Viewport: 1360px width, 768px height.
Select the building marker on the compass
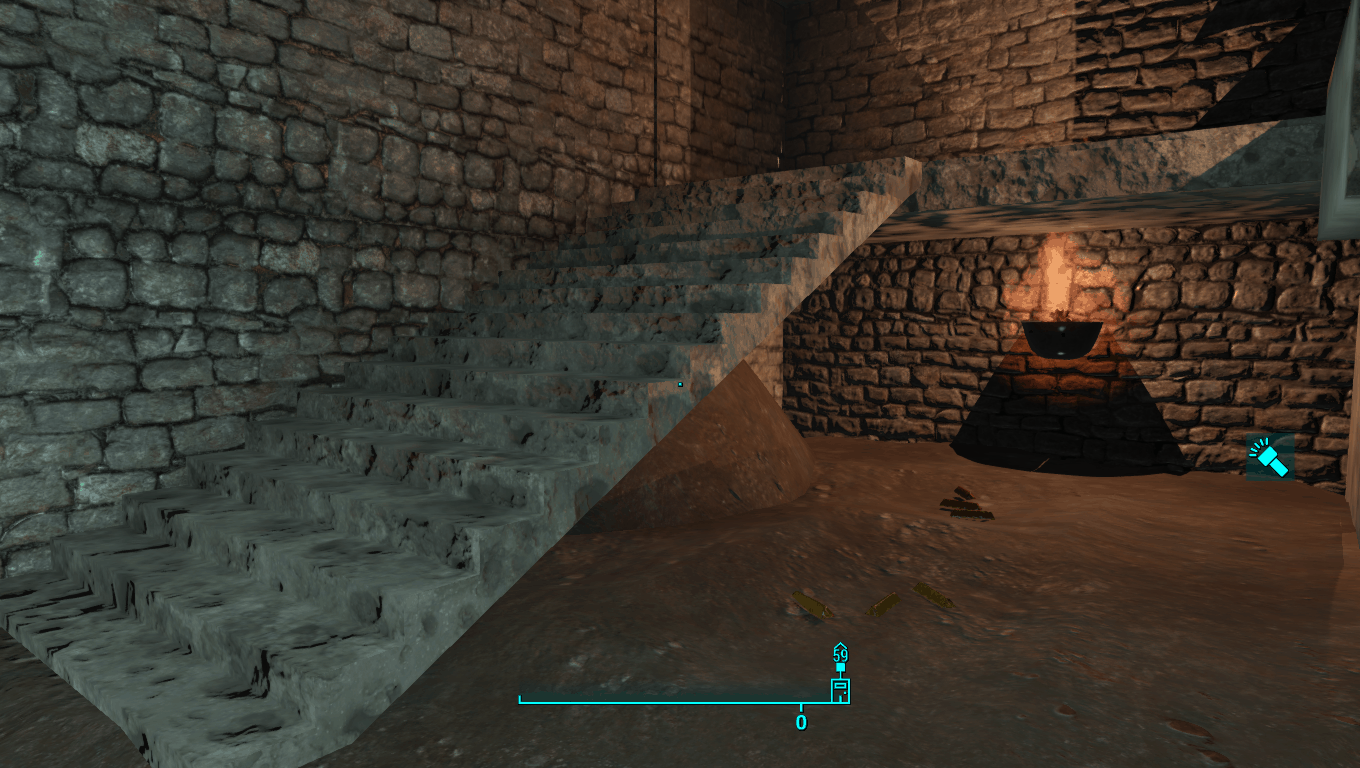[840, 690]
